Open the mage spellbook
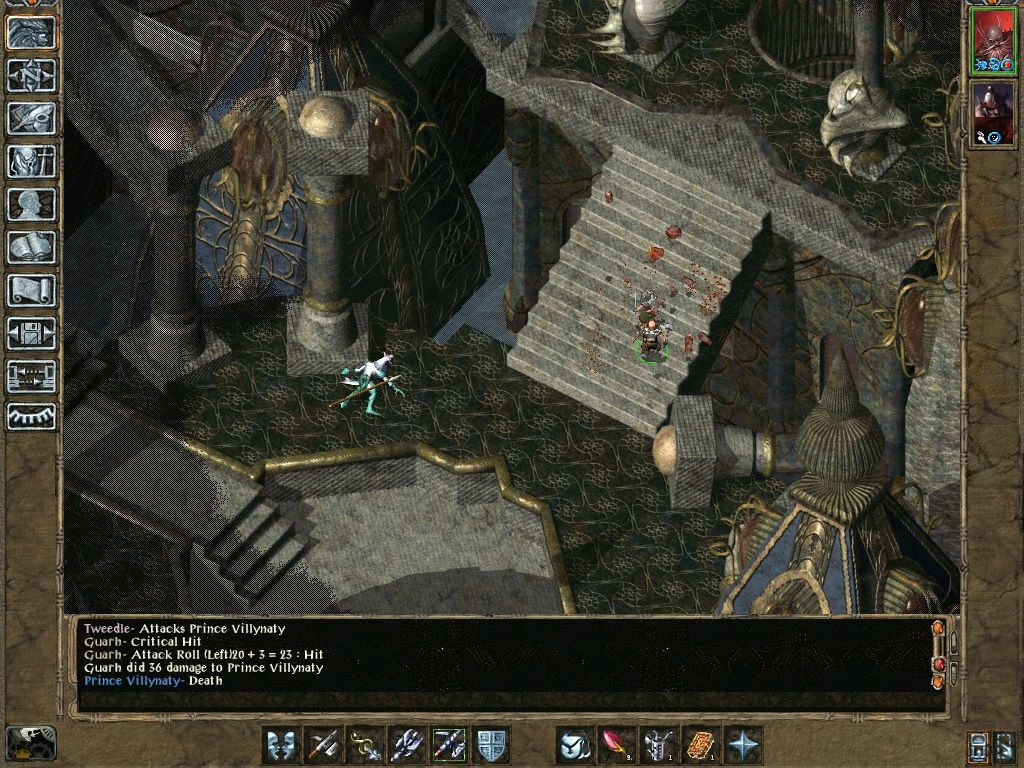The width and height of the screenshot is (1024, 768). (x=31, y=247)
